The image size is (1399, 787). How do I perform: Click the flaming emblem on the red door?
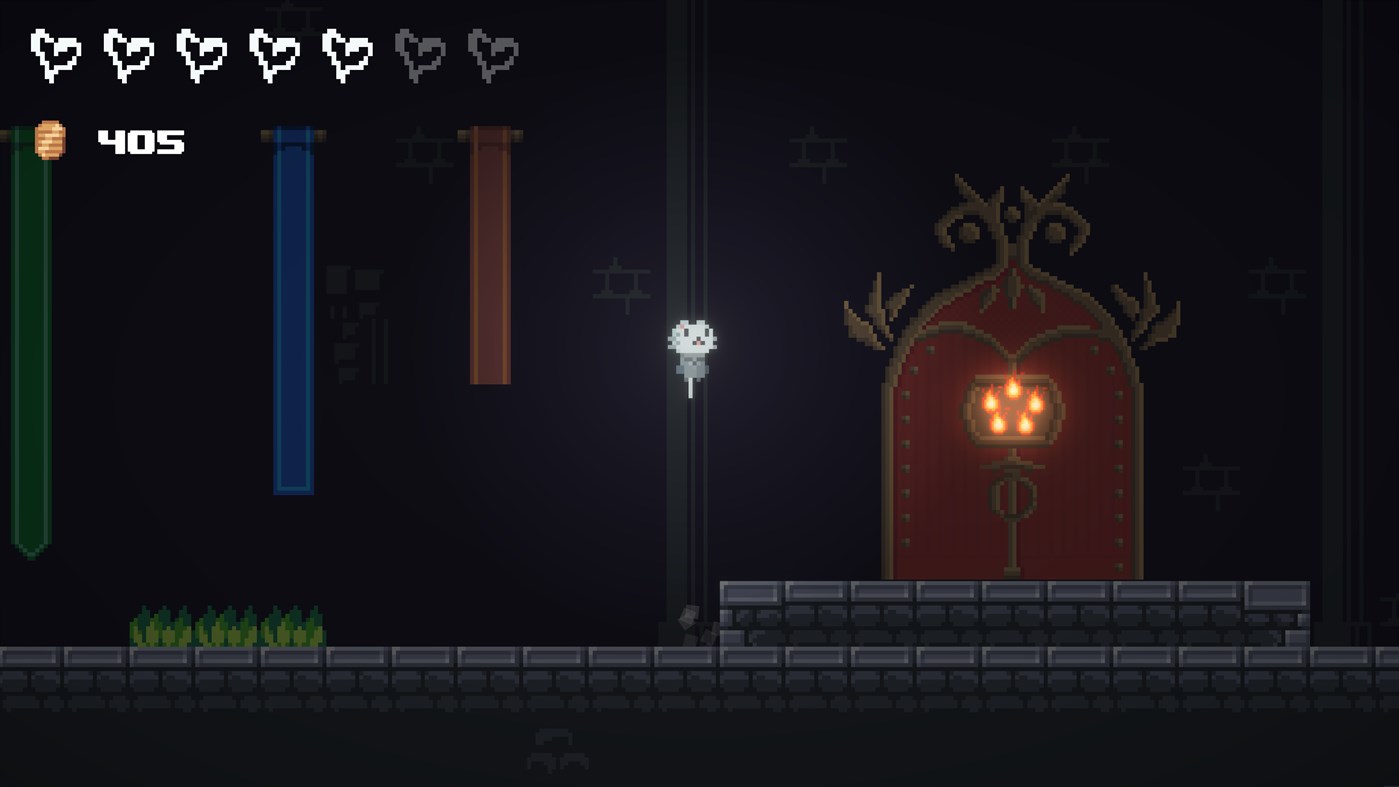pos(1012,410)
